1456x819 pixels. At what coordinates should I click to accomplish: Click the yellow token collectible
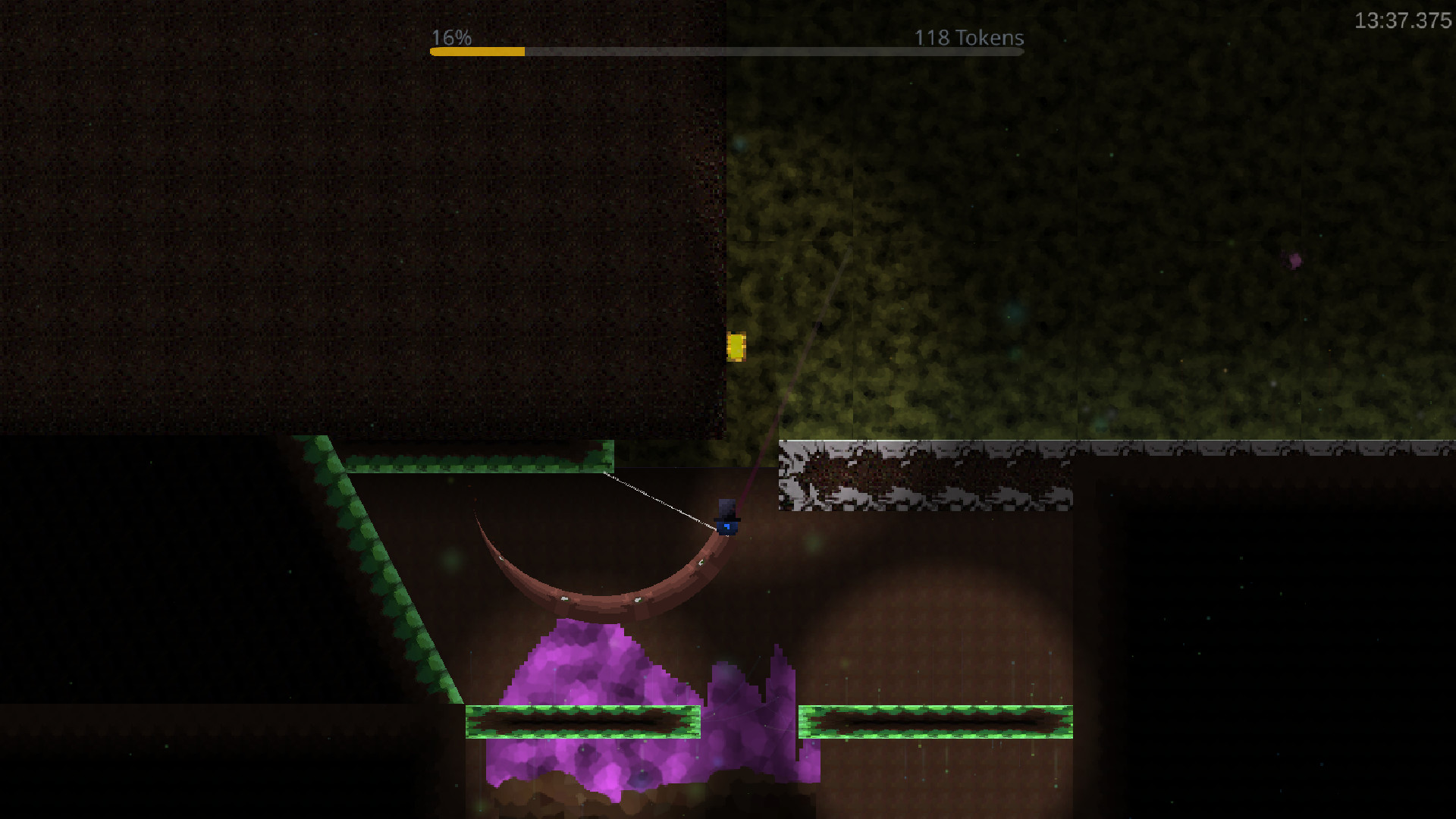(738, 346)
